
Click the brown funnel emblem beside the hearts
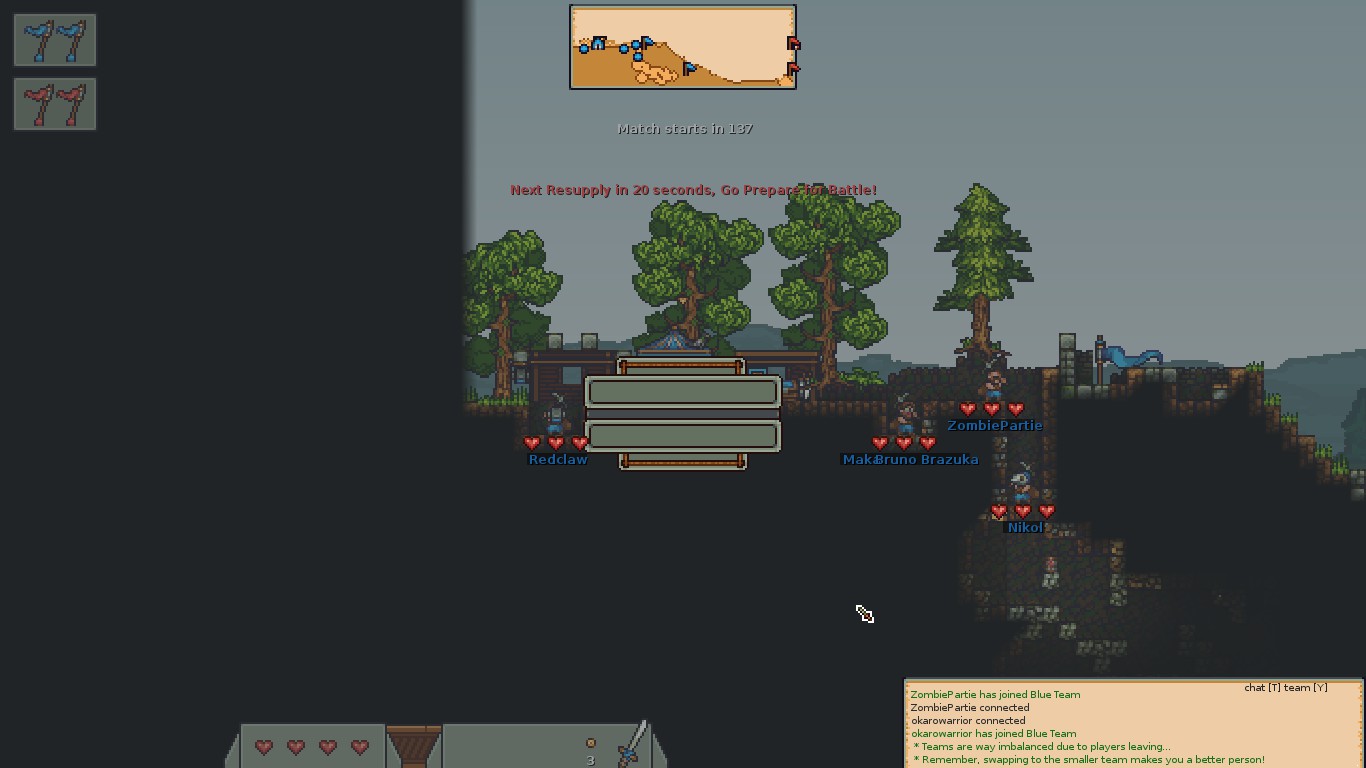click(413, 746)
